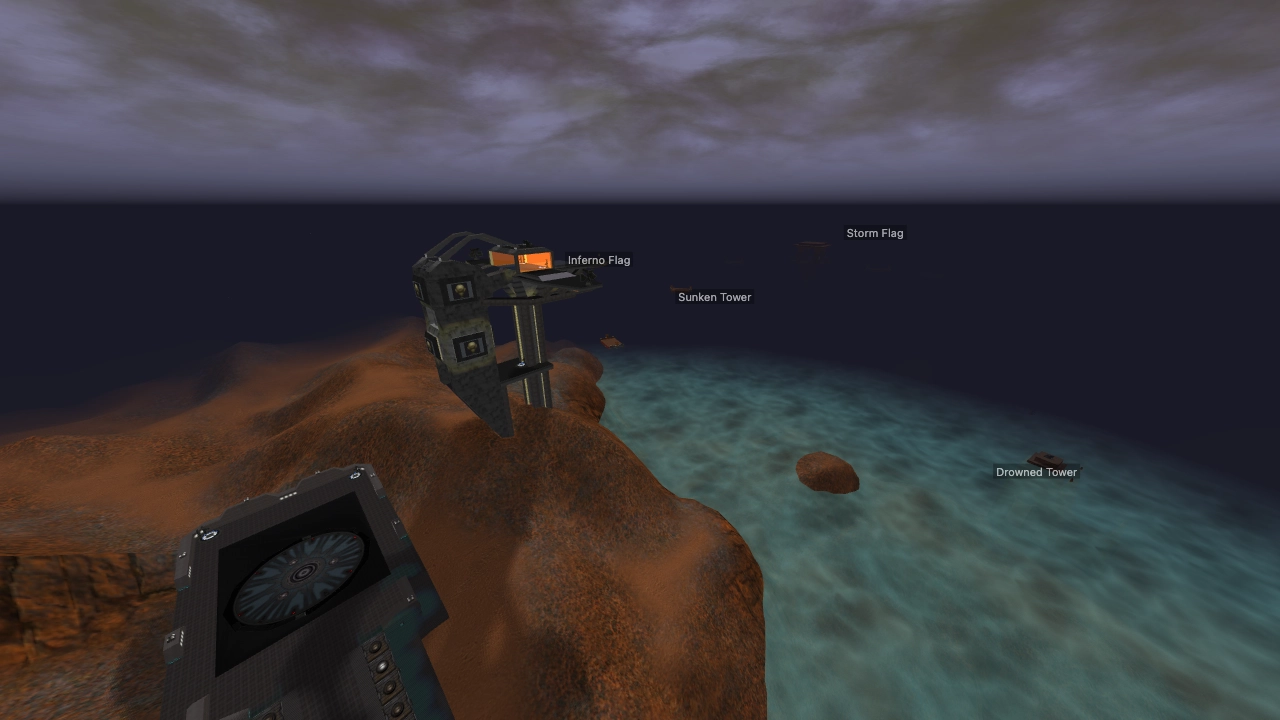Click the orange Inferno Flag crate

(520, 261)
